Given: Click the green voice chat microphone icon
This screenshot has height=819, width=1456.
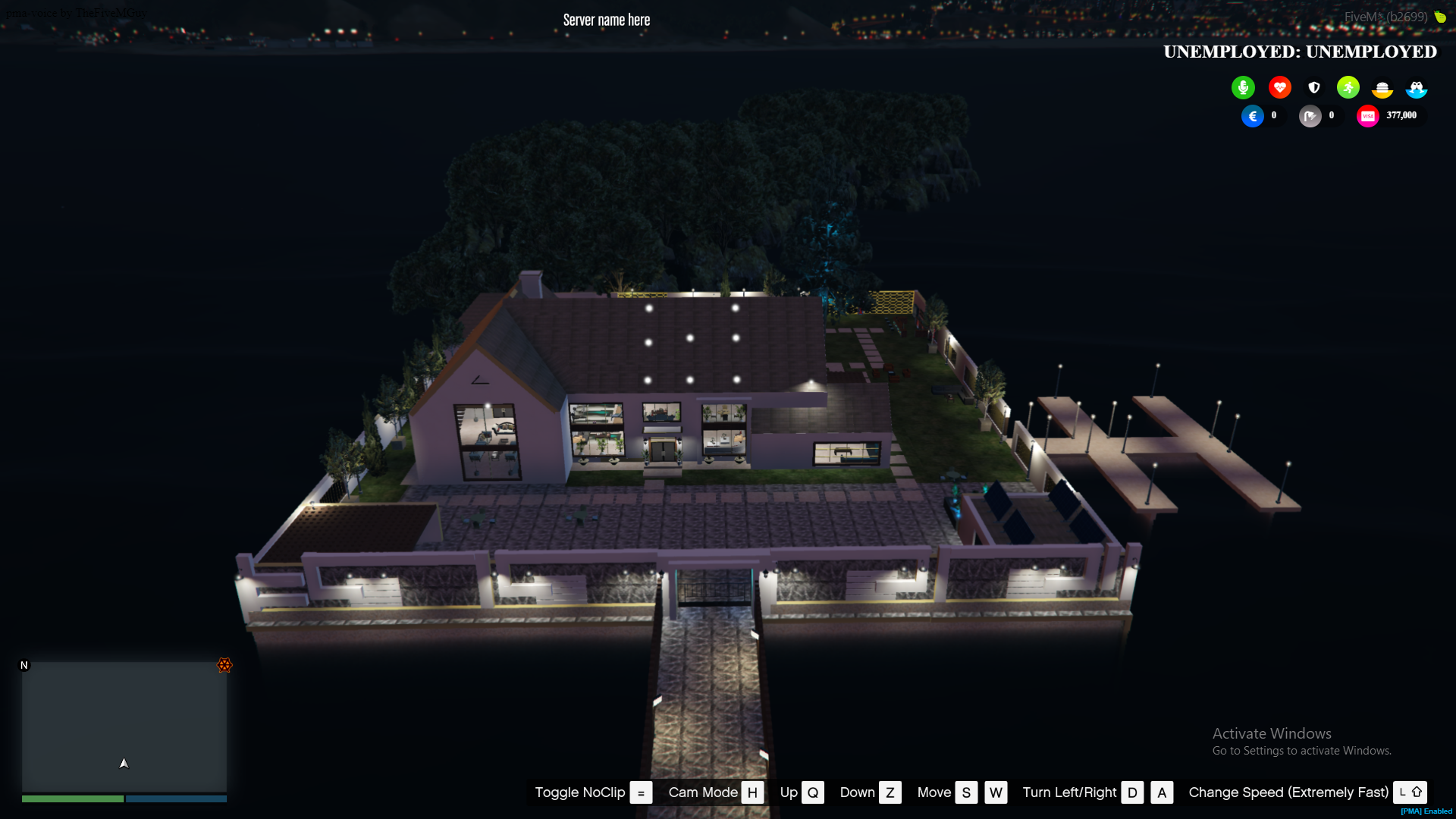Looking at the screenshot, I should pyautogui.click(x=1242, y=87).
